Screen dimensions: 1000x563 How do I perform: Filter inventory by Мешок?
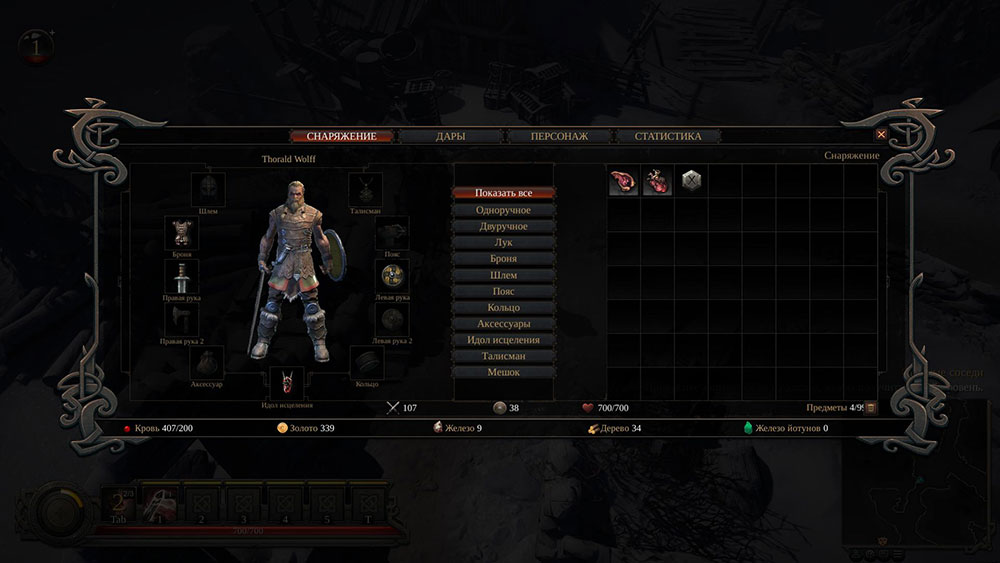pyautogui.click(x=503, y=372)
